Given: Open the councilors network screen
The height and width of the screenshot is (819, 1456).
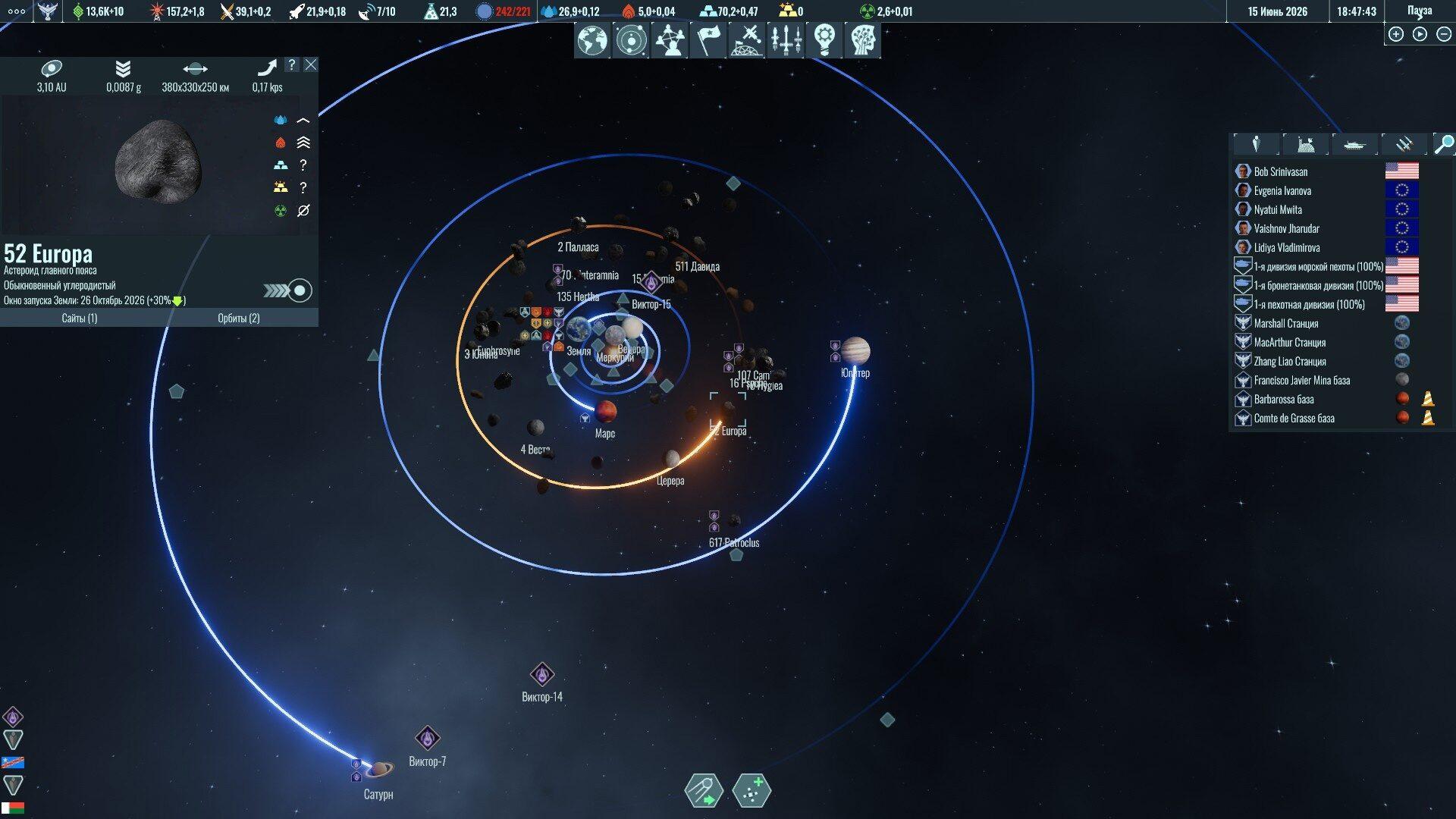Looking at the screenshot, I should [x=670, y=40].
